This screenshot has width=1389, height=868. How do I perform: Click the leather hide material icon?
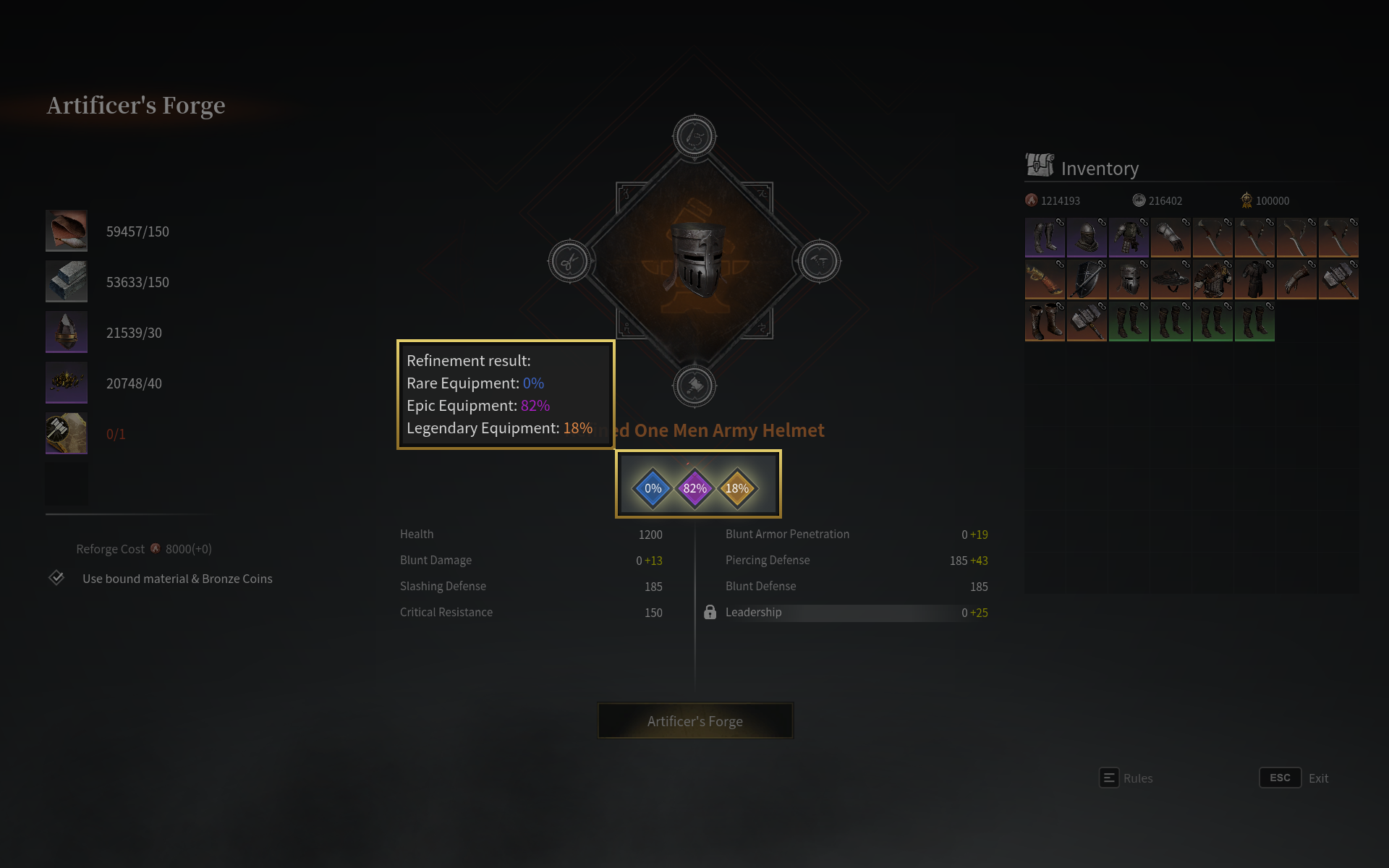pos(67,231)
